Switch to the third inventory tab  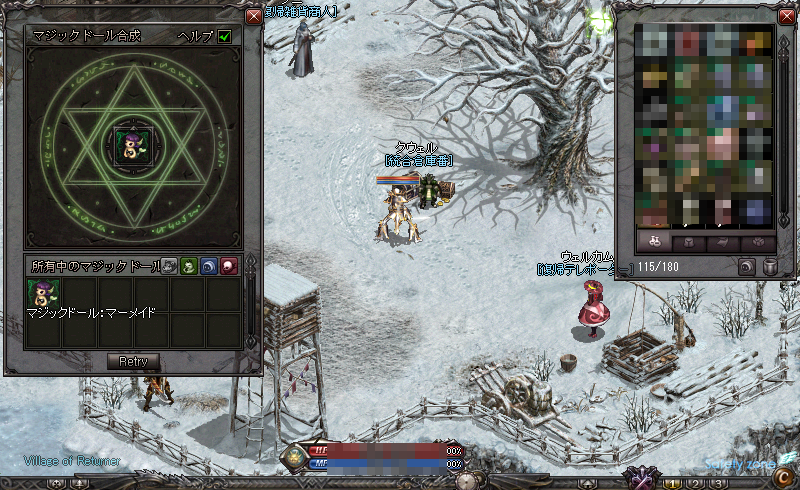pos(722,243)
